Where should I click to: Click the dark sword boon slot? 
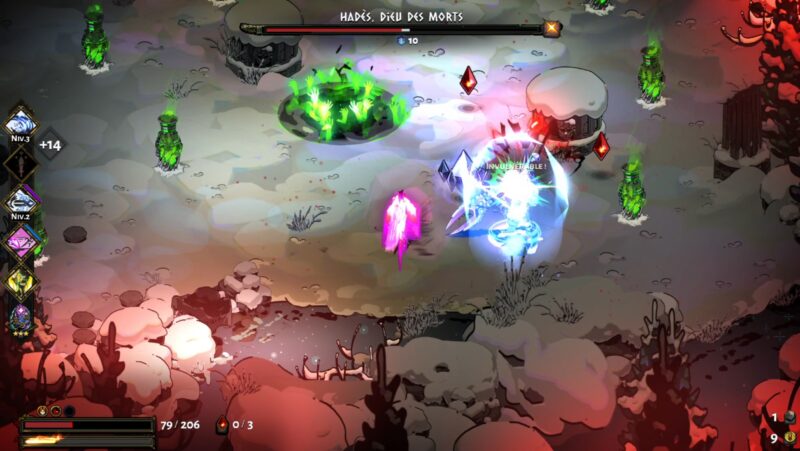(x=19, y=162)
